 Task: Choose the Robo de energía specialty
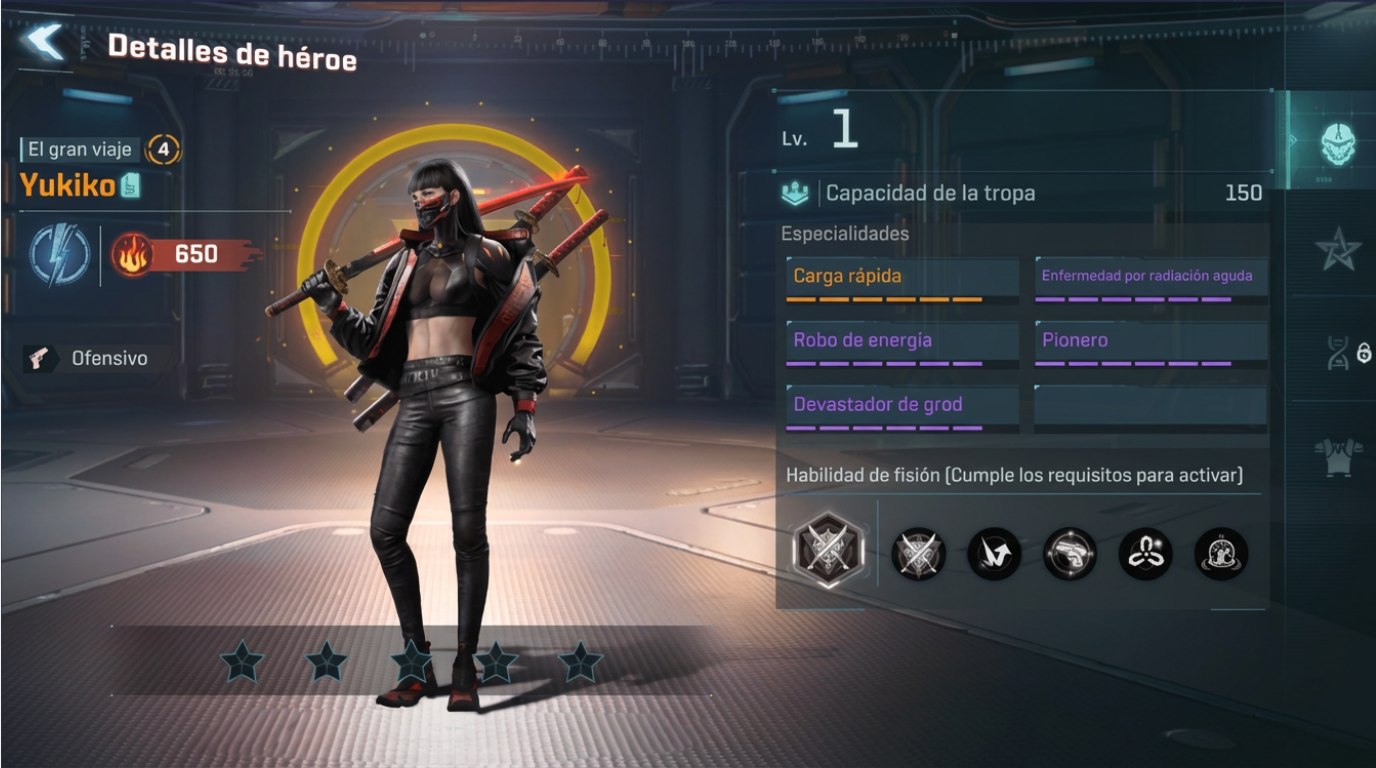coord(902,341)
